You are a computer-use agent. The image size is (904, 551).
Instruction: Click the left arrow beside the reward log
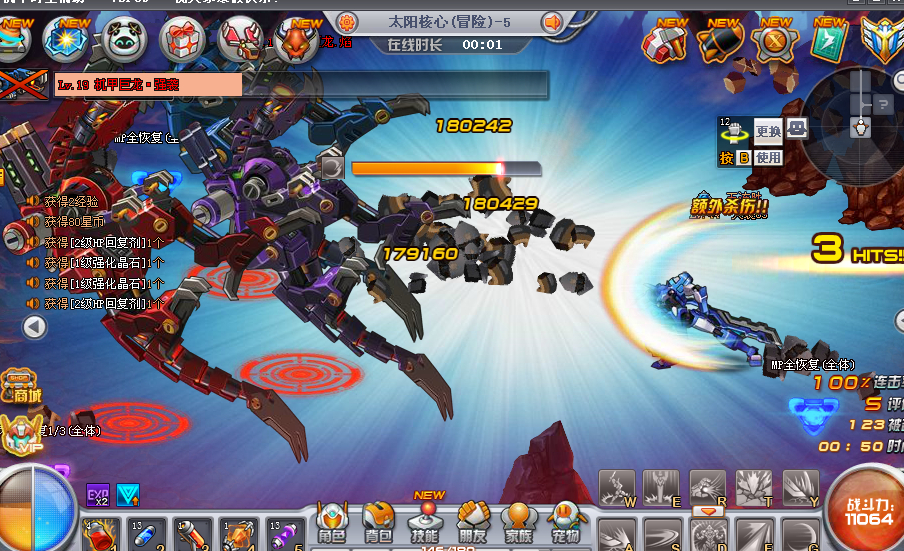point(35,327)
